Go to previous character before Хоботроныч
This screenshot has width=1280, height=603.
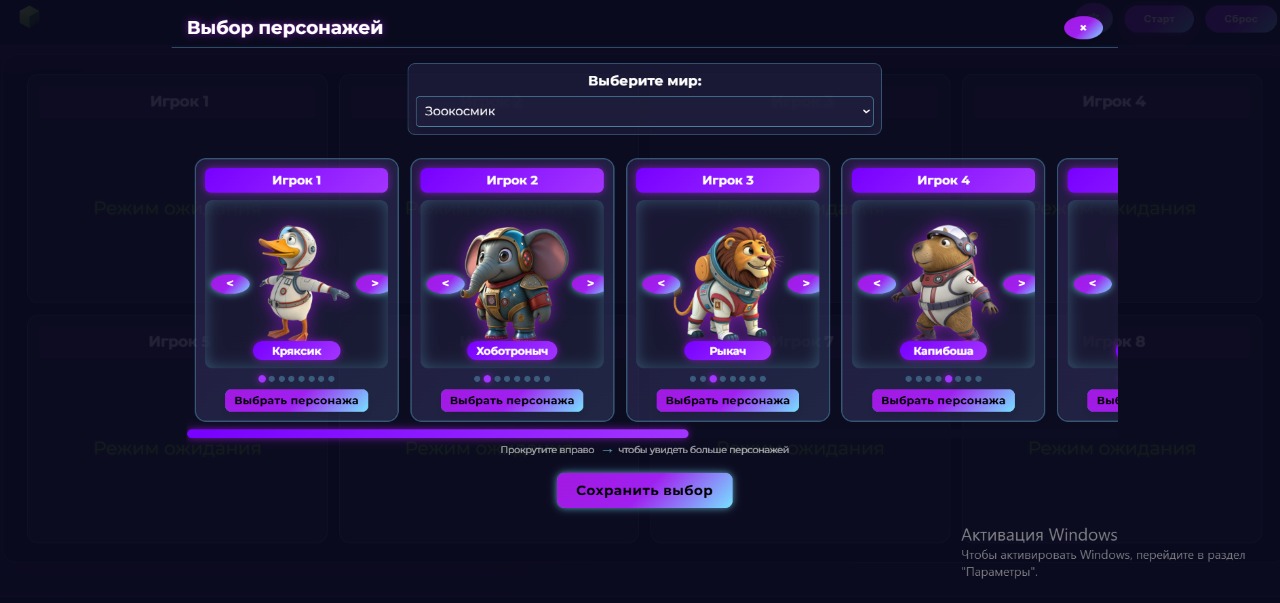[446, 284]
